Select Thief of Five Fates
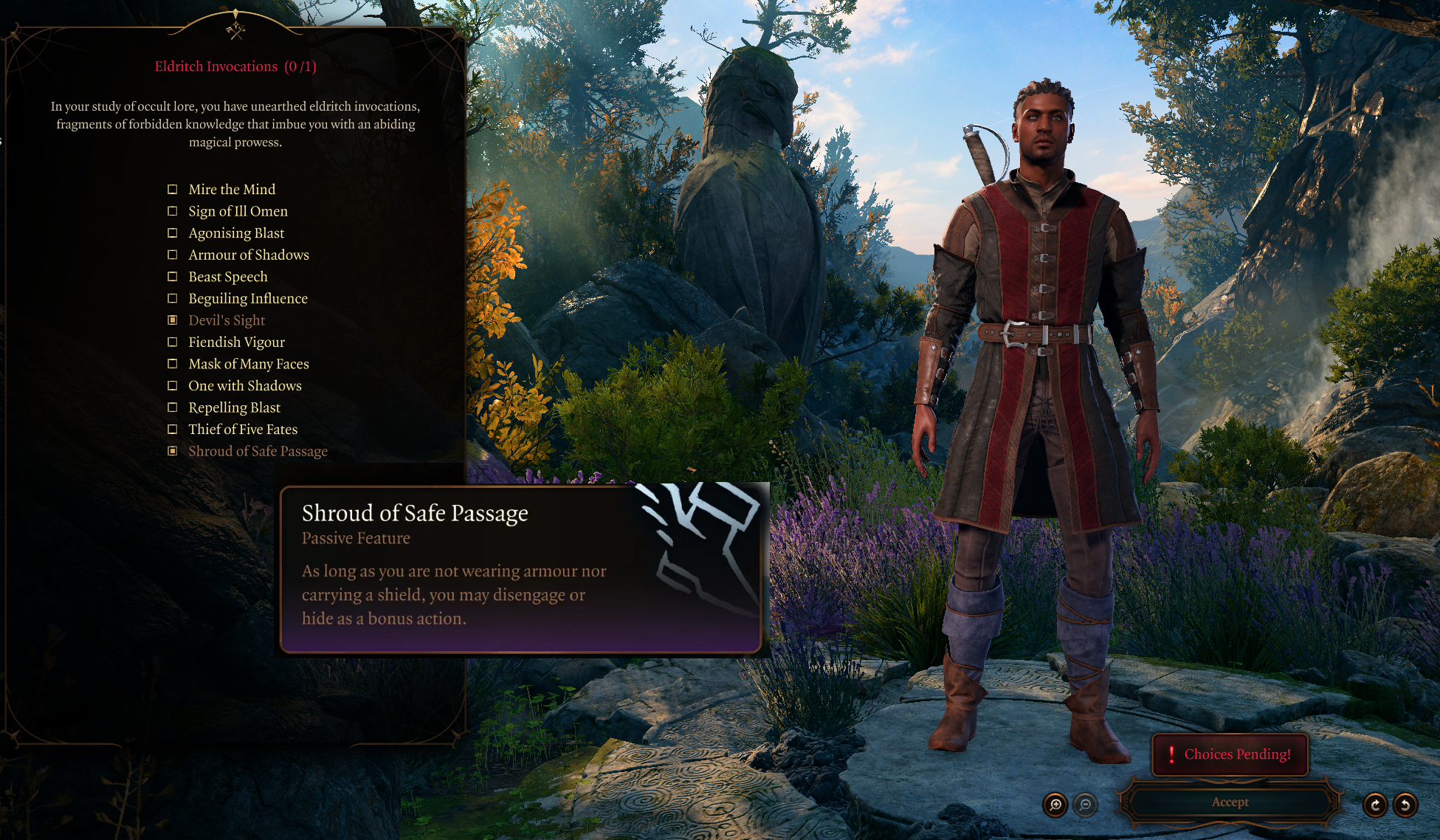The width and height of the screenshot is (1440, 840). pos(242,430)
